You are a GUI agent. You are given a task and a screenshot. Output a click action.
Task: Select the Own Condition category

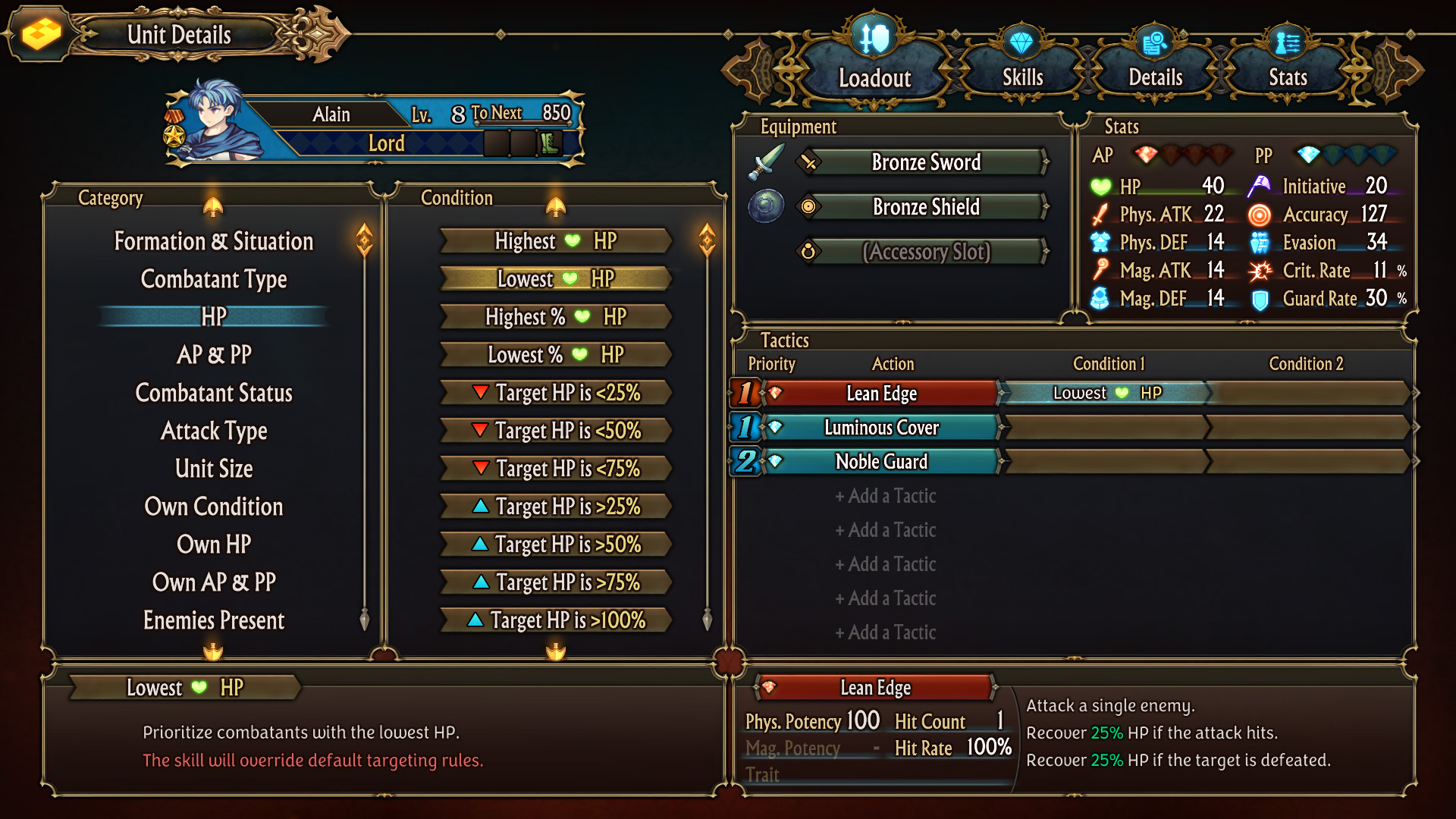214,507
